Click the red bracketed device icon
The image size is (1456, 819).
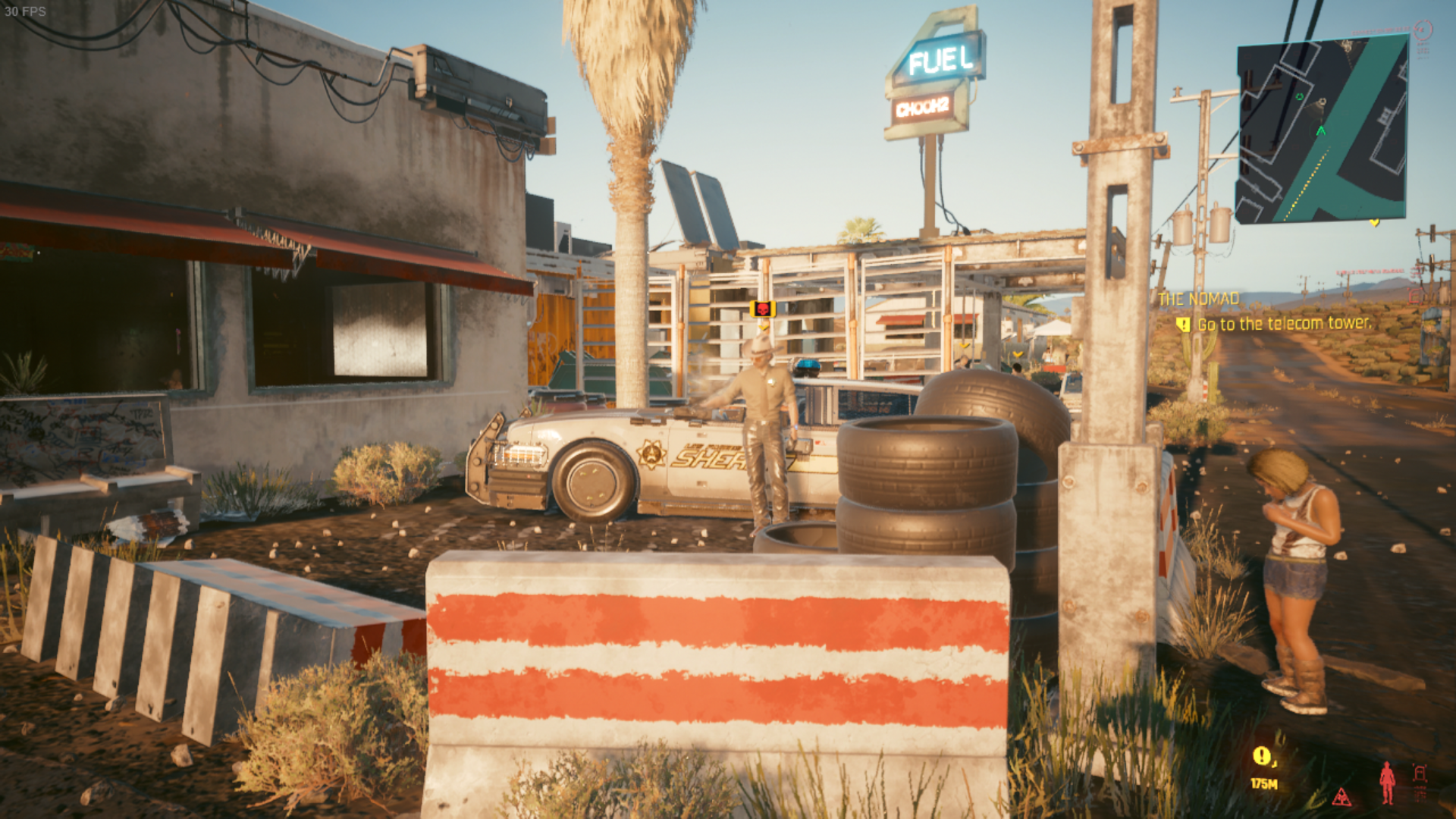pyautogui.click(x=1420, y=774)
